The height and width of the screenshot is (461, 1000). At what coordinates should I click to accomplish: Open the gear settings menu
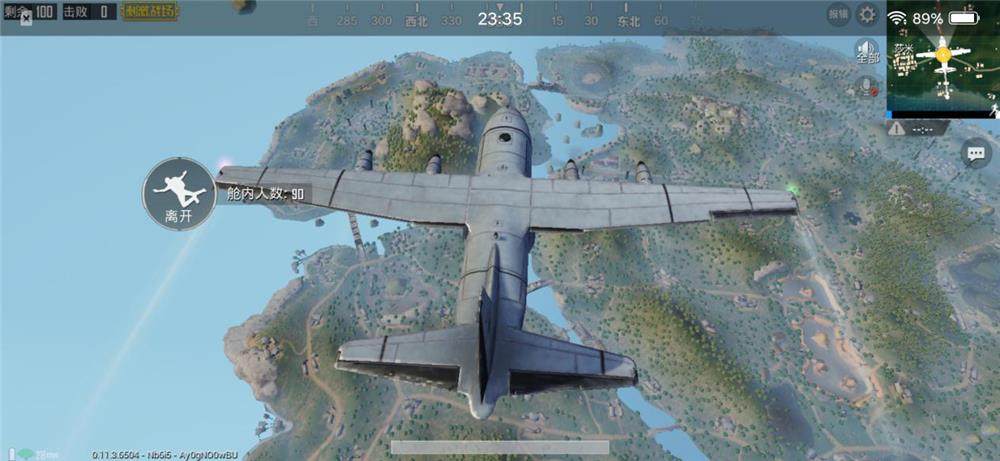click(x=867, y=14)
